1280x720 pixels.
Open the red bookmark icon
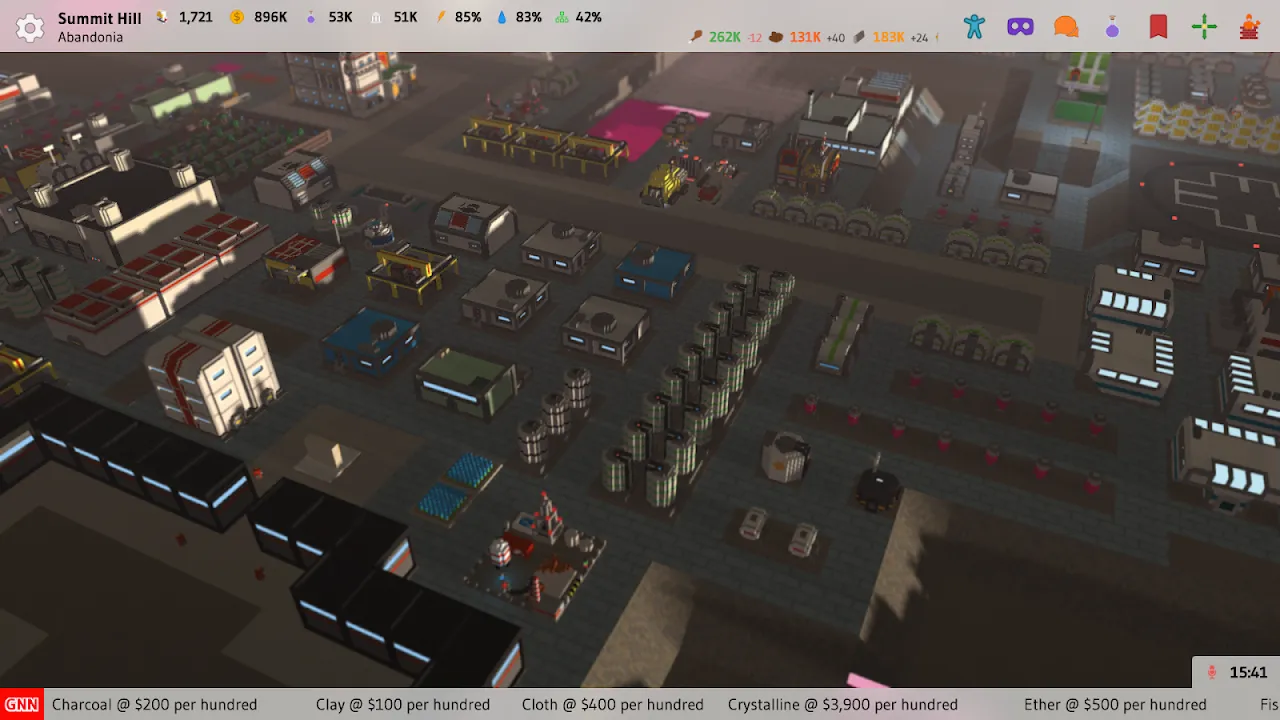pyautogui.click(x=1158, y=27)
